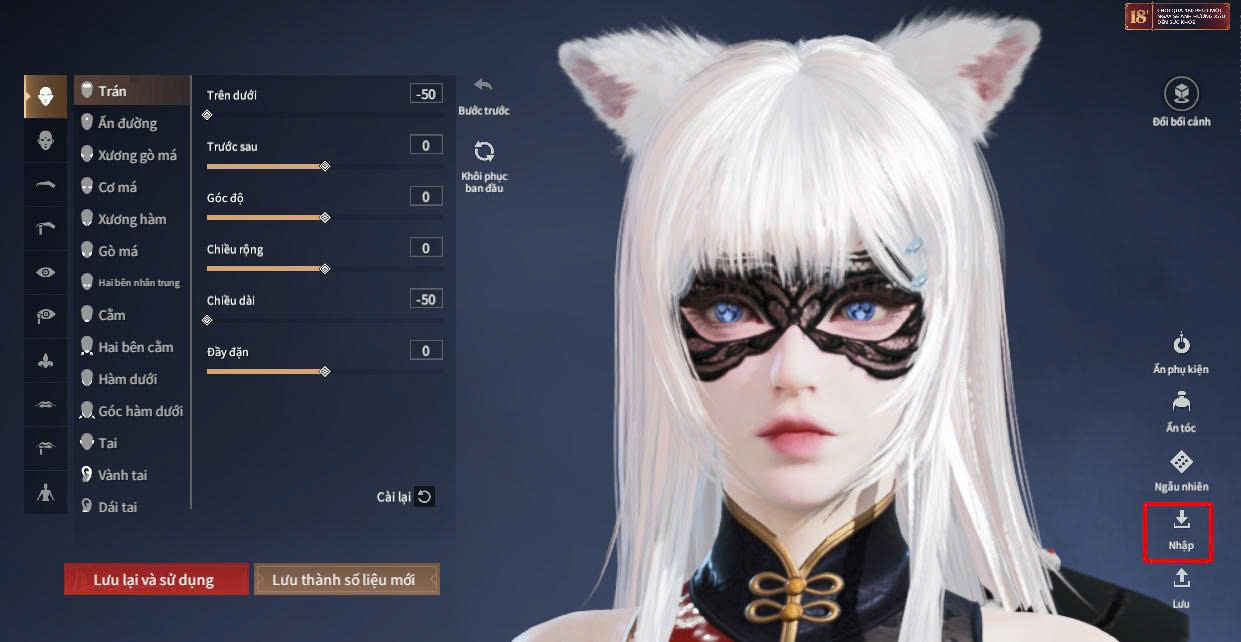Toggle Ẩn phụ kiện accessories
The height and width of the screenshot is (642, 1241).
pyautogui.click(x=1181, y=352)
